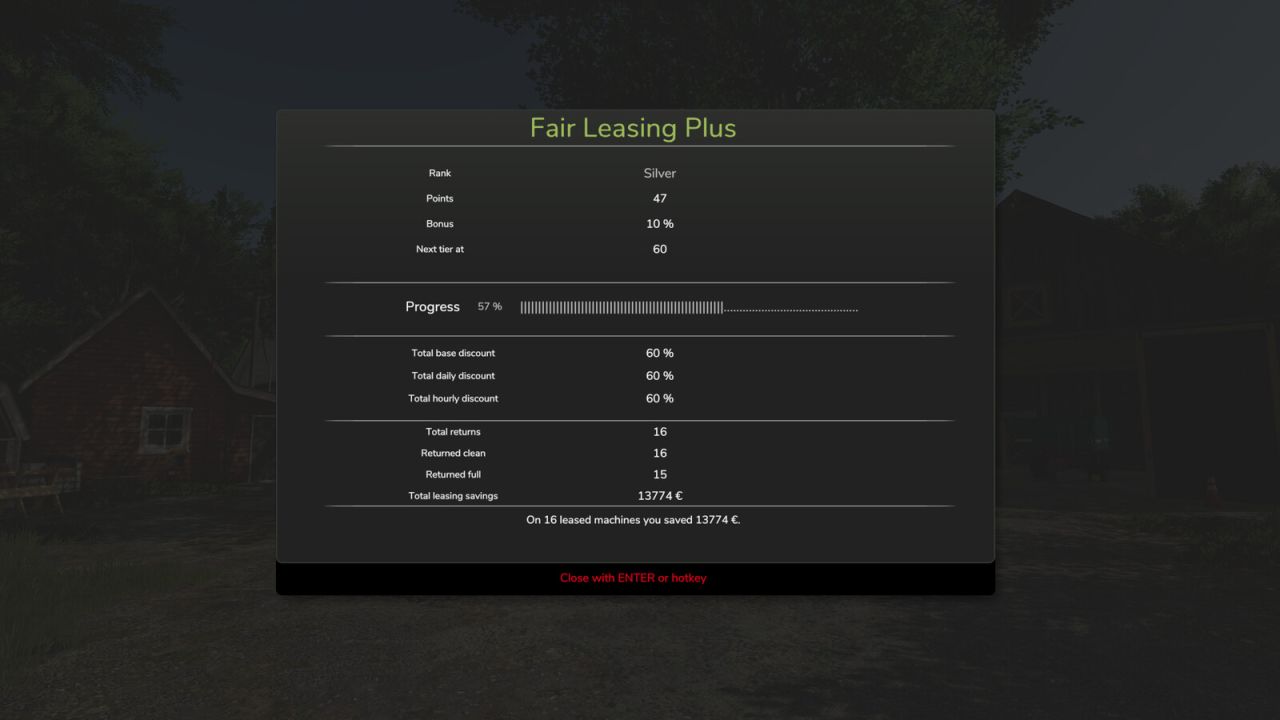Select the Silver rank value
The image size is (1280, 720).
(659, 172)
